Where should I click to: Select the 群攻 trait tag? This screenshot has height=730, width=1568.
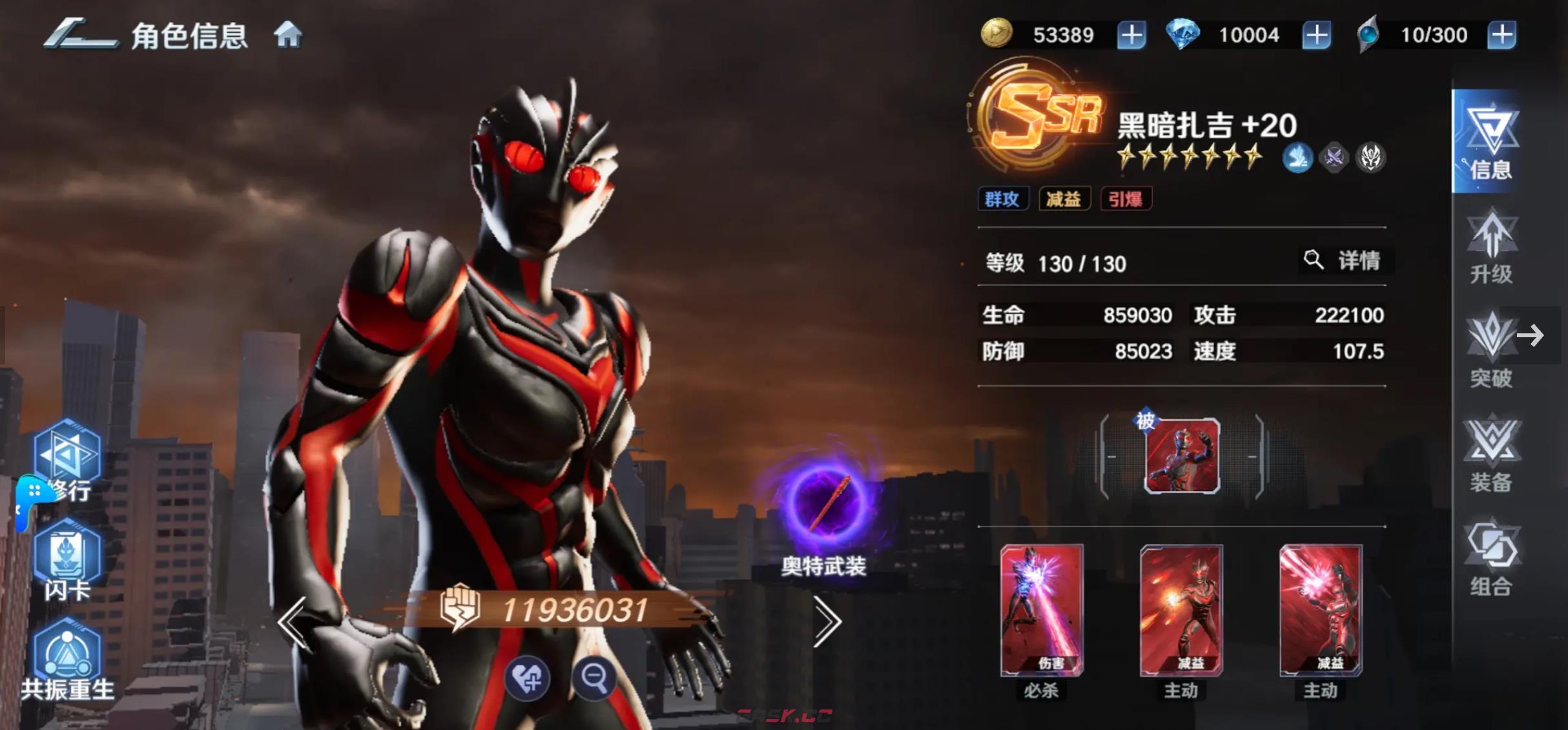coord(1004,199)
